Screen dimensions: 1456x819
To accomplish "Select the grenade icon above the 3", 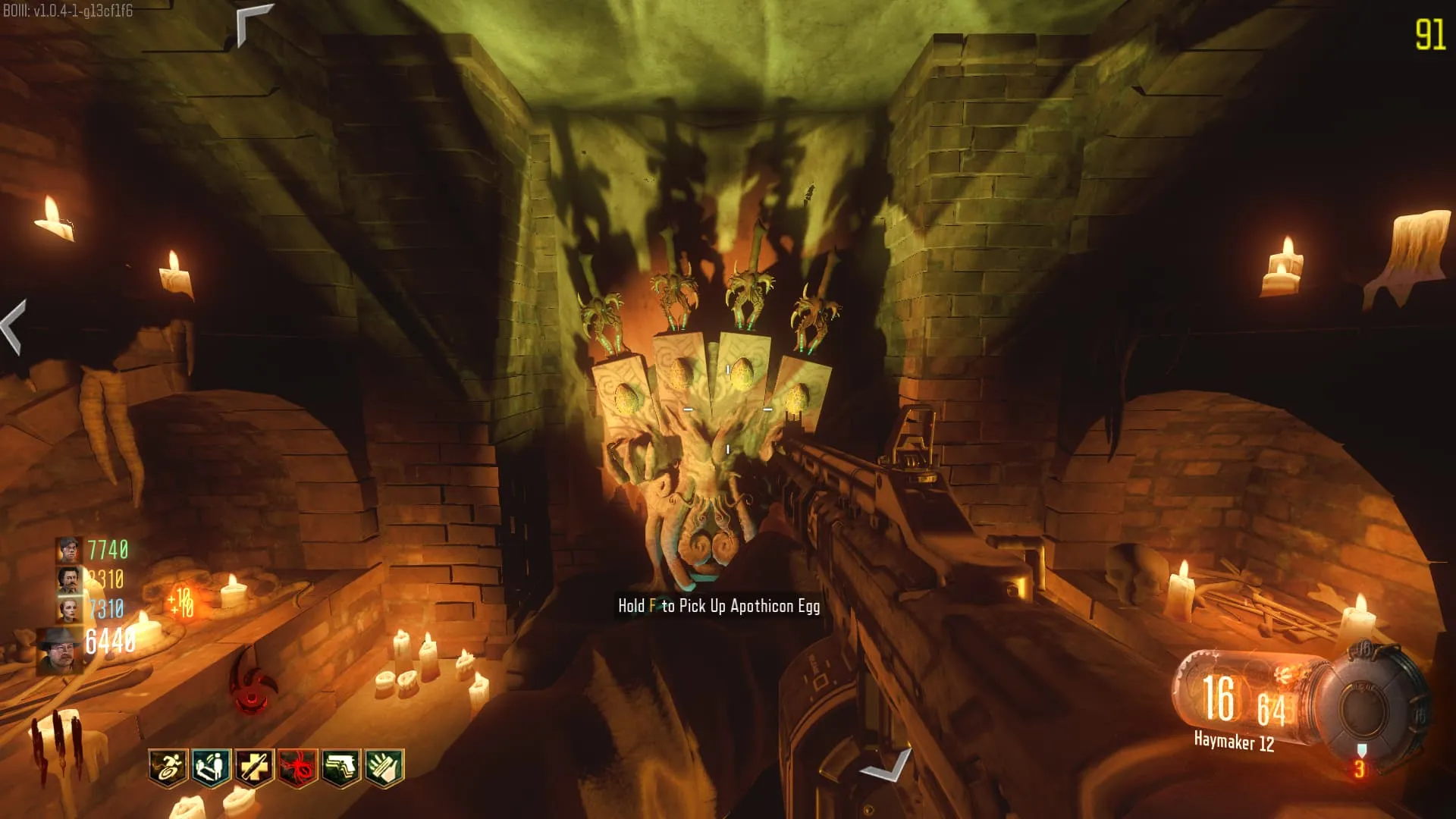I will 1361,750.
